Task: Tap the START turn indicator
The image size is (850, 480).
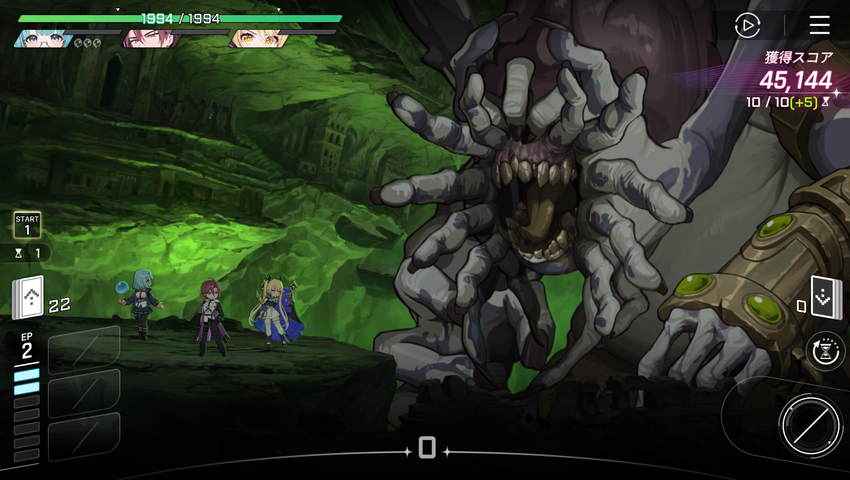Action: 27,225
